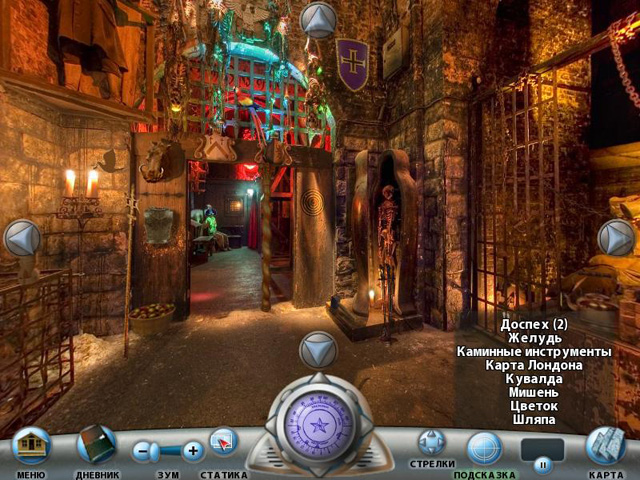Pause the game with the pause button
640x480 pixels.
click(543, 464)
